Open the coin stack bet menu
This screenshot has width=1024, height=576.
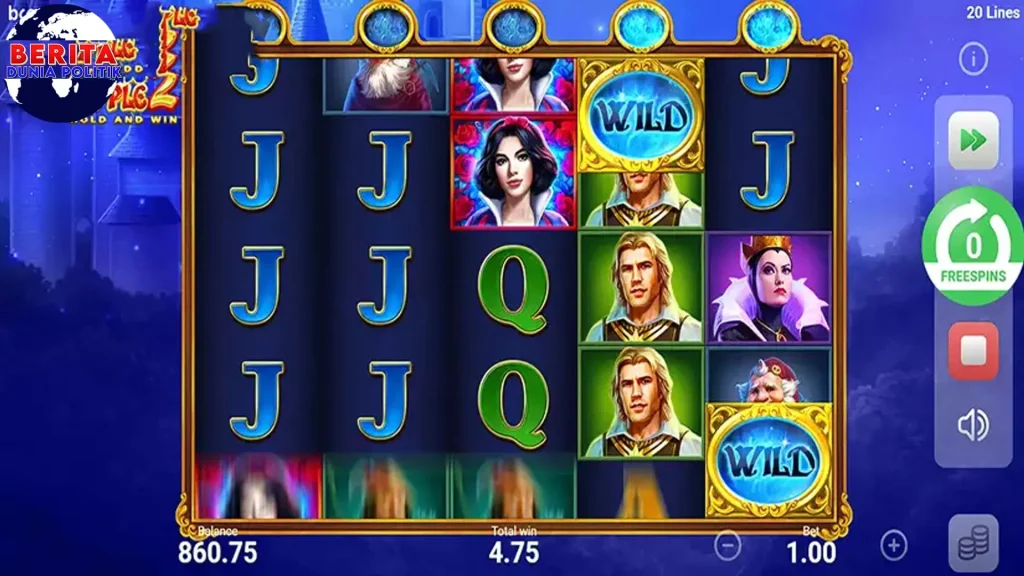pos(973,544)
